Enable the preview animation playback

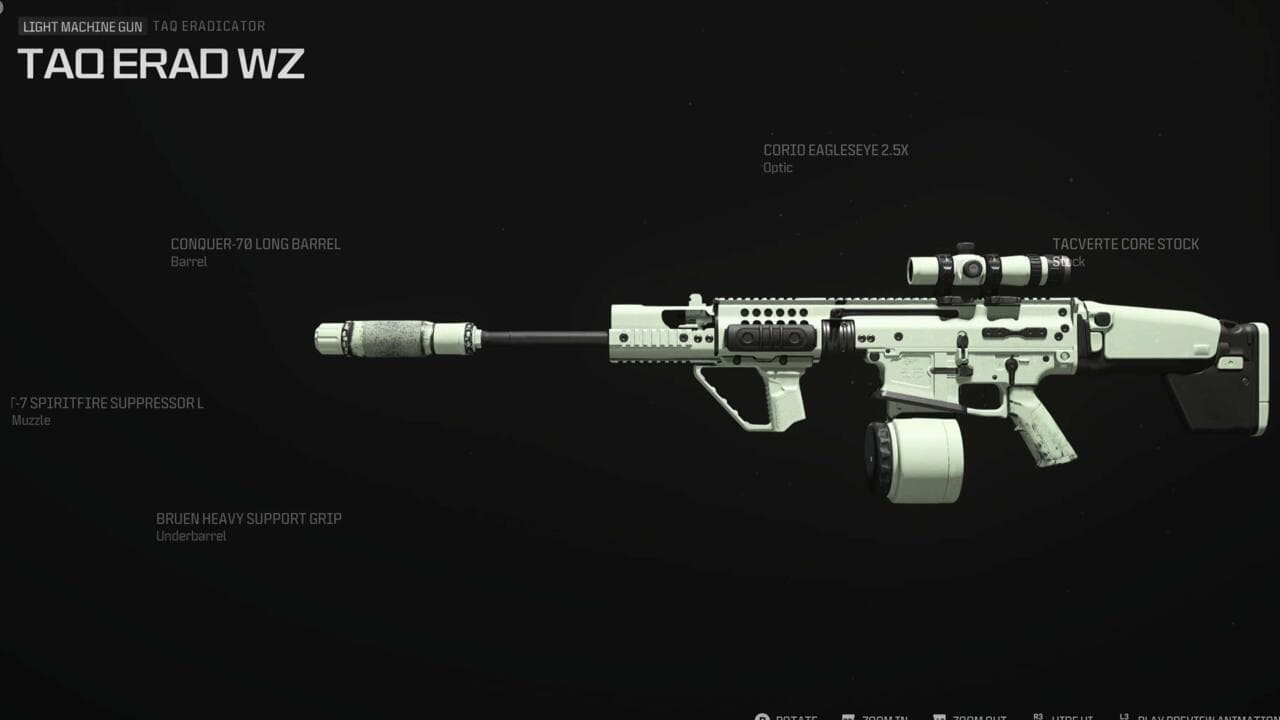[1190, 716]
